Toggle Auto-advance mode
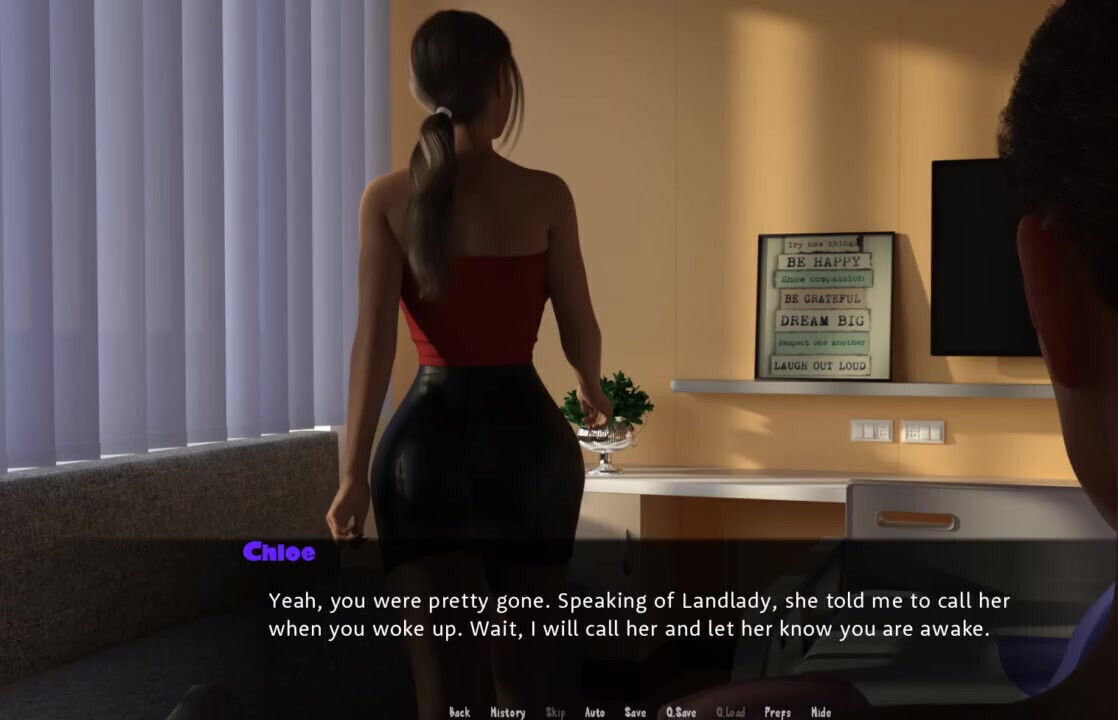1118x720 pixels. coord(594,712)
